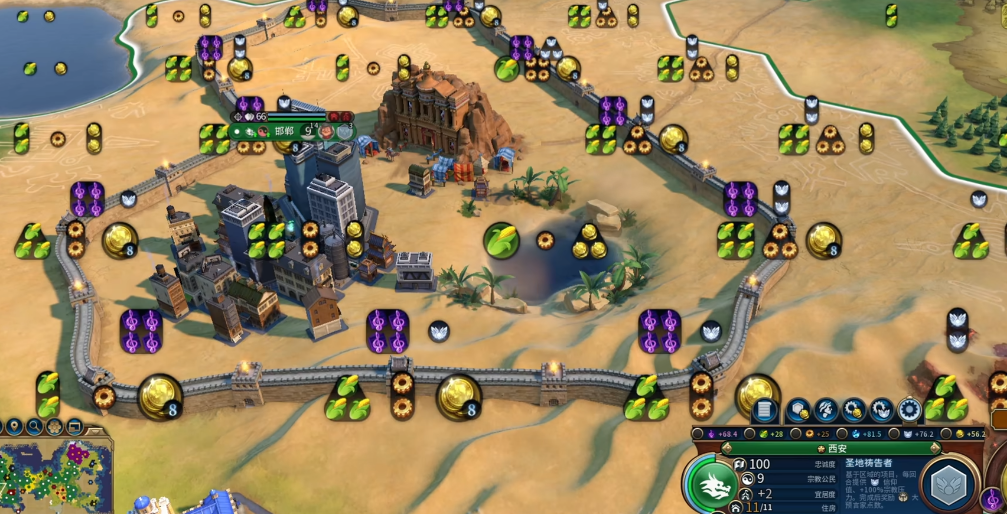
Task: Open the manage citizens head icon
Action: tap(826, 410)
